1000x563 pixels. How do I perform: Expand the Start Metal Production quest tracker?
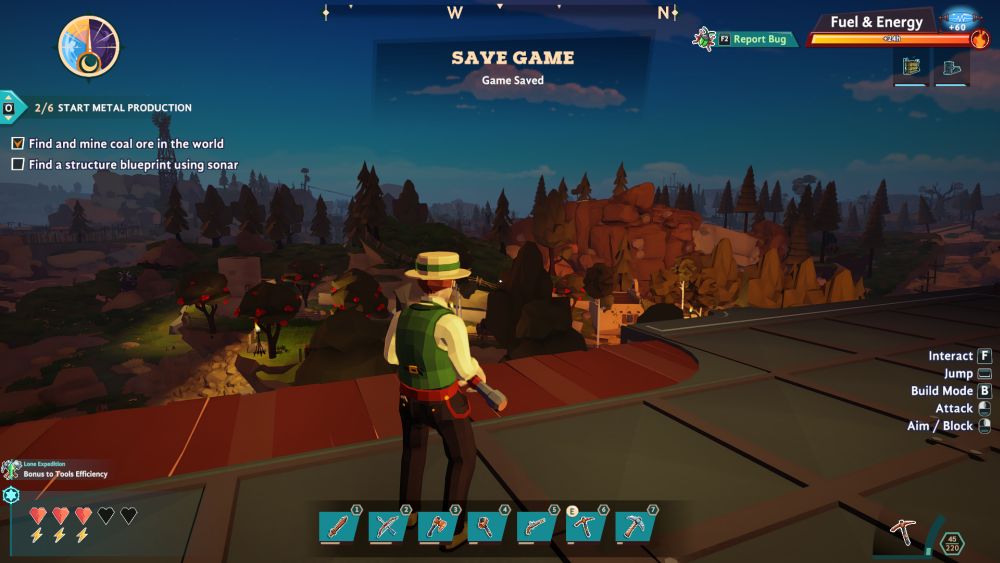coord(10,107)
